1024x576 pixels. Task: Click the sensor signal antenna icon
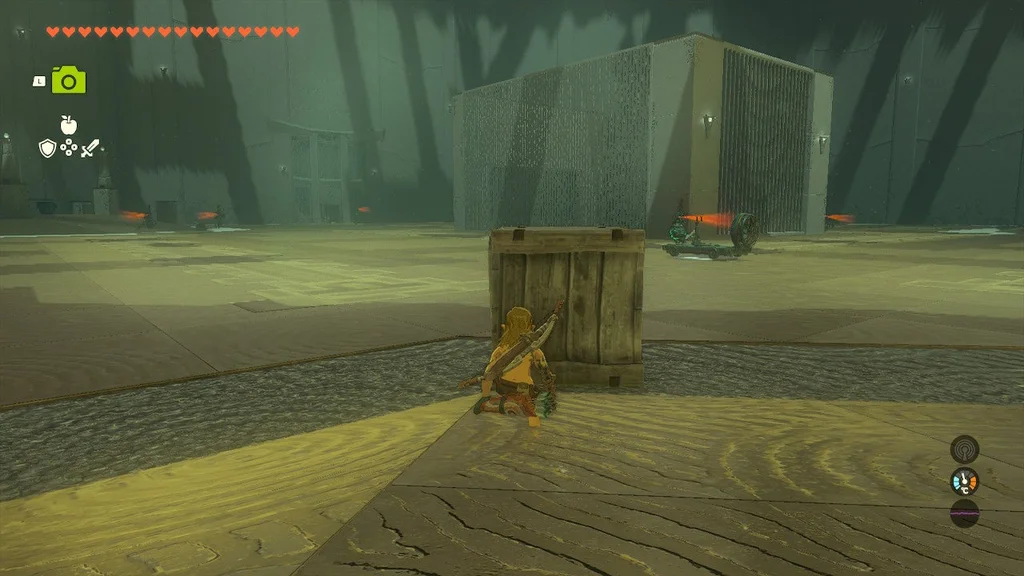pyautogui.click(x=964, y=449)
